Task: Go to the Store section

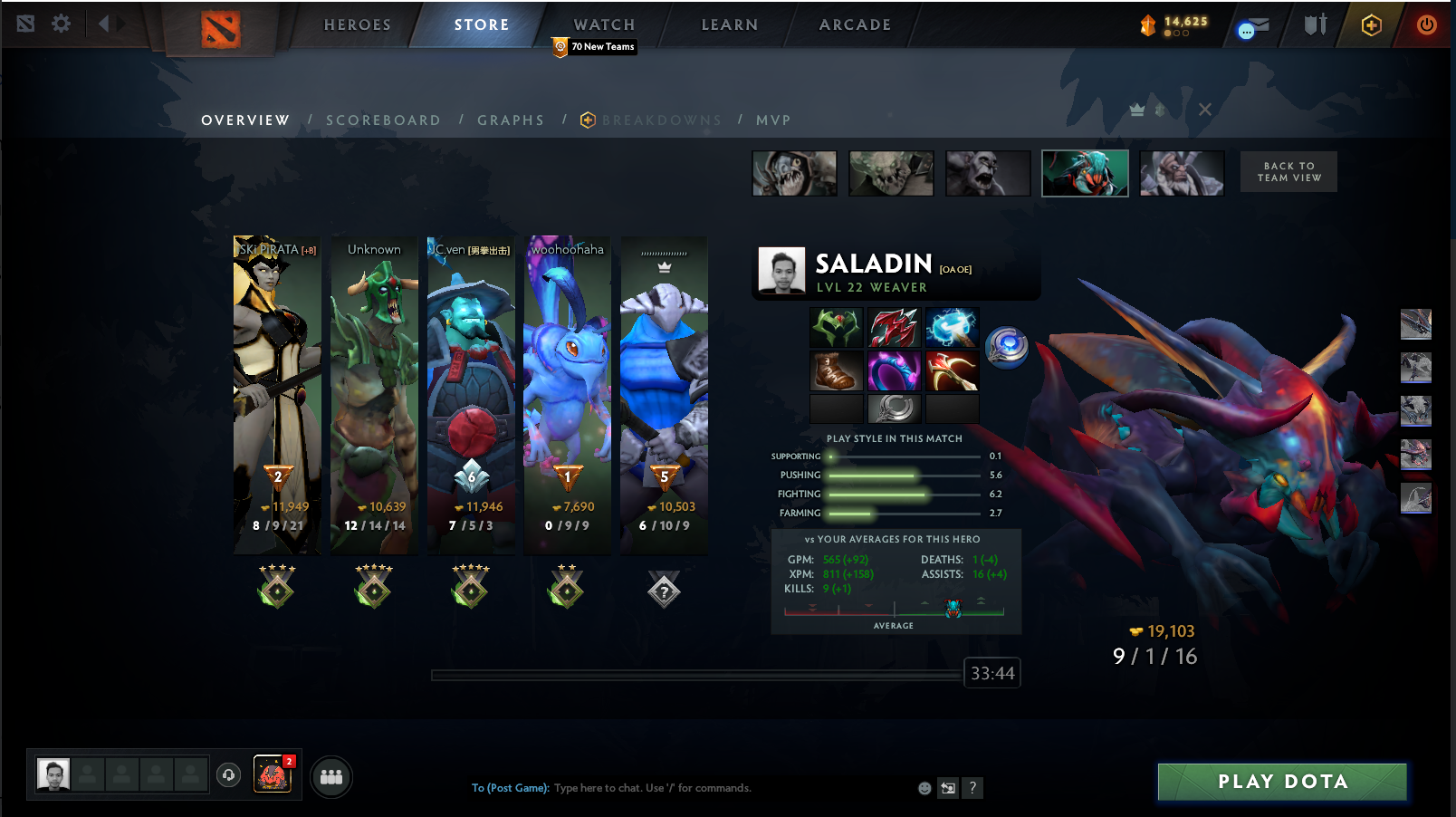Action: tap(481, 24)
